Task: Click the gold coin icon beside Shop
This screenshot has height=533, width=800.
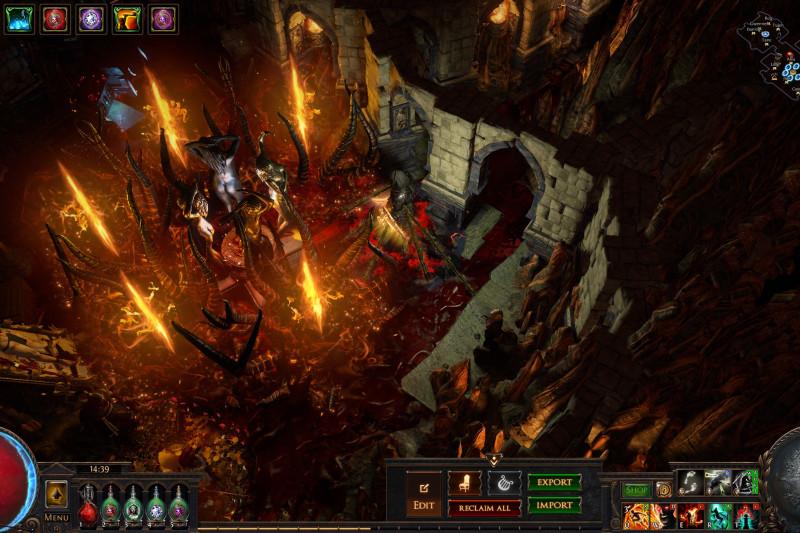Action: [663, 490]
